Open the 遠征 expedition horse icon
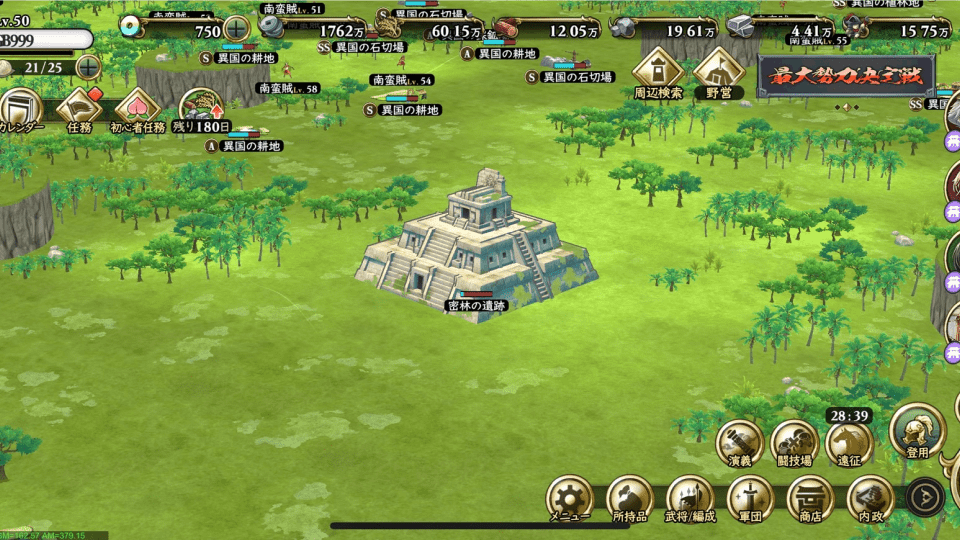 849,443
